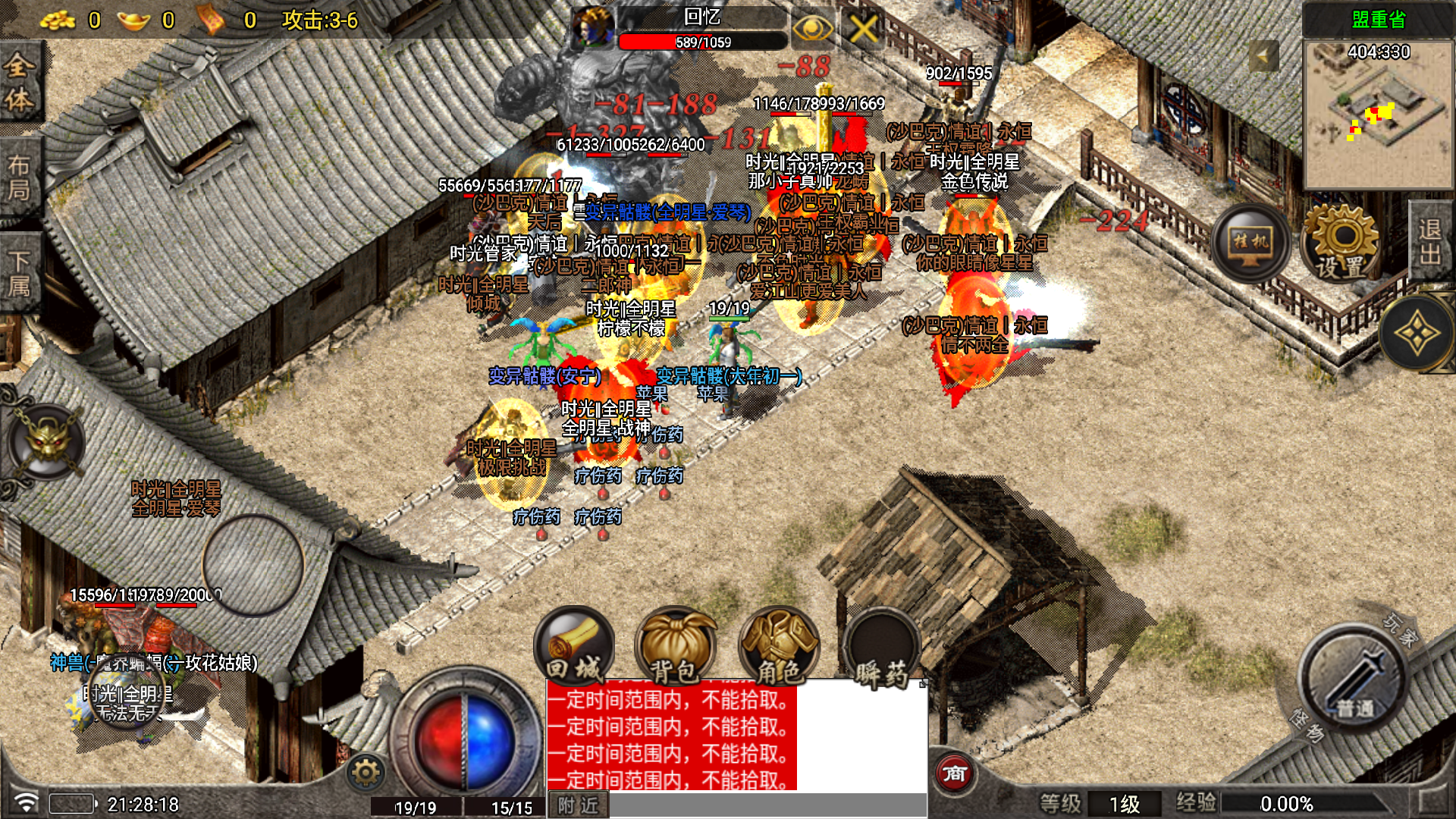The image size is (1456, 819).
Task: Tap the 瞬药 instant potion slot
Action: click(881, 651)
